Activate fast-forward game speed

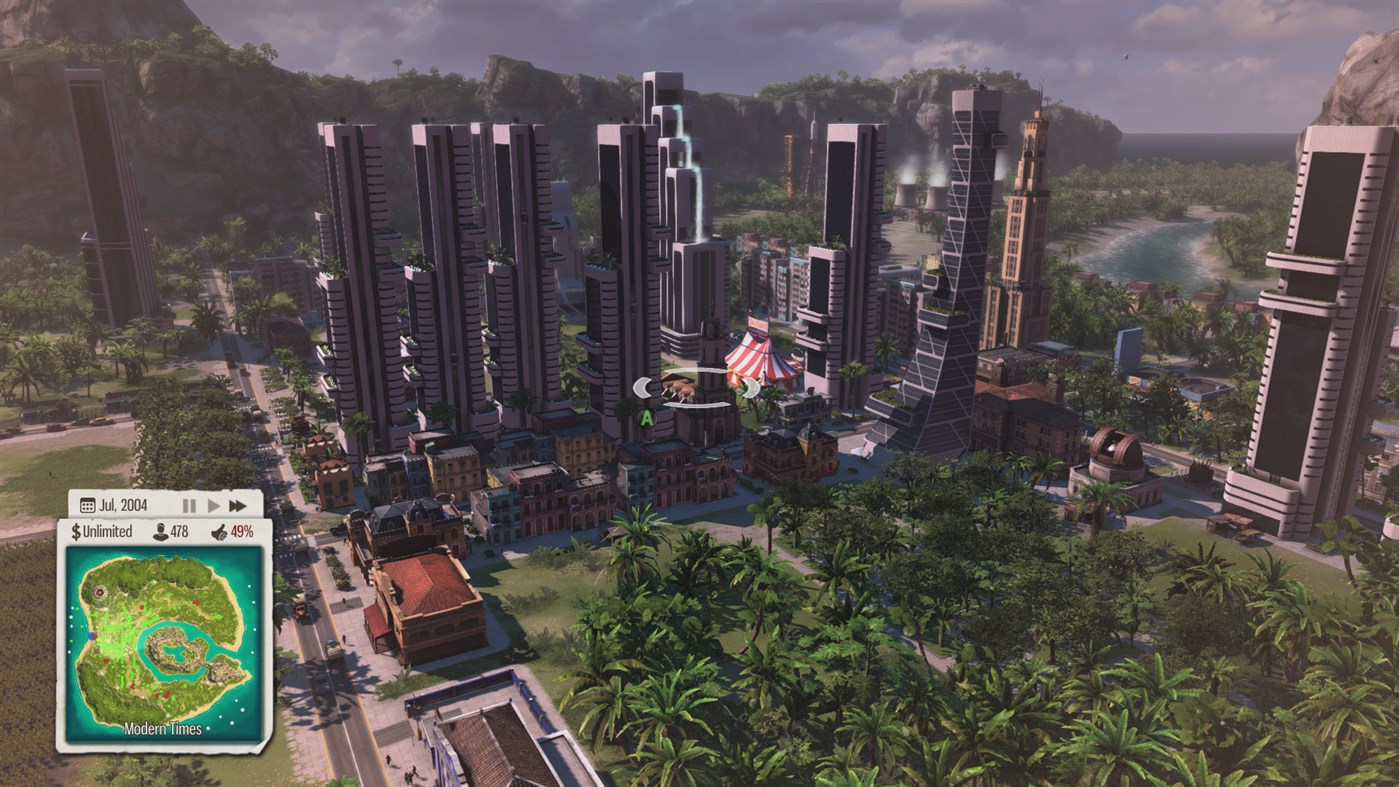pos(238,505)
